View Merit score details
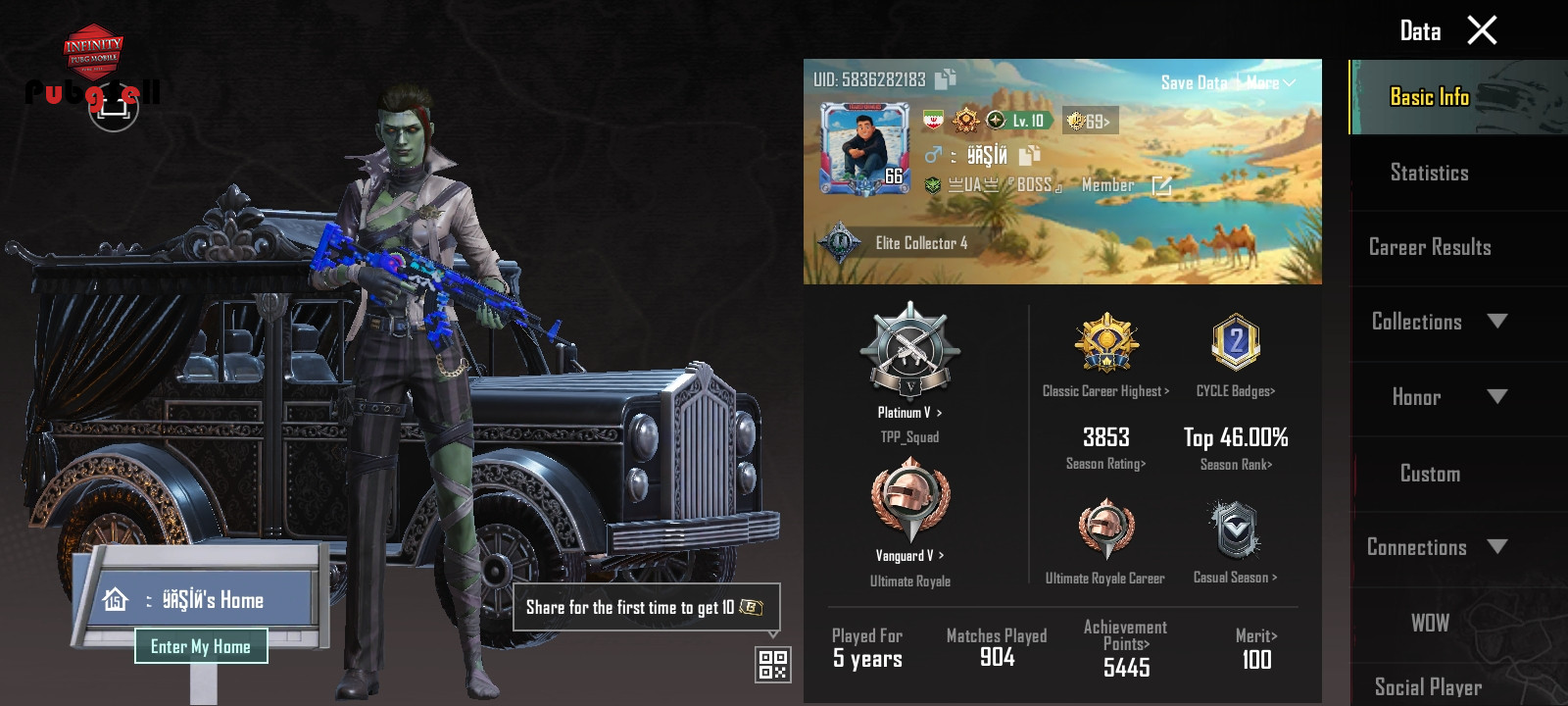The image size is (1568, 706). pyautogui.click(x=1256, y=636)
